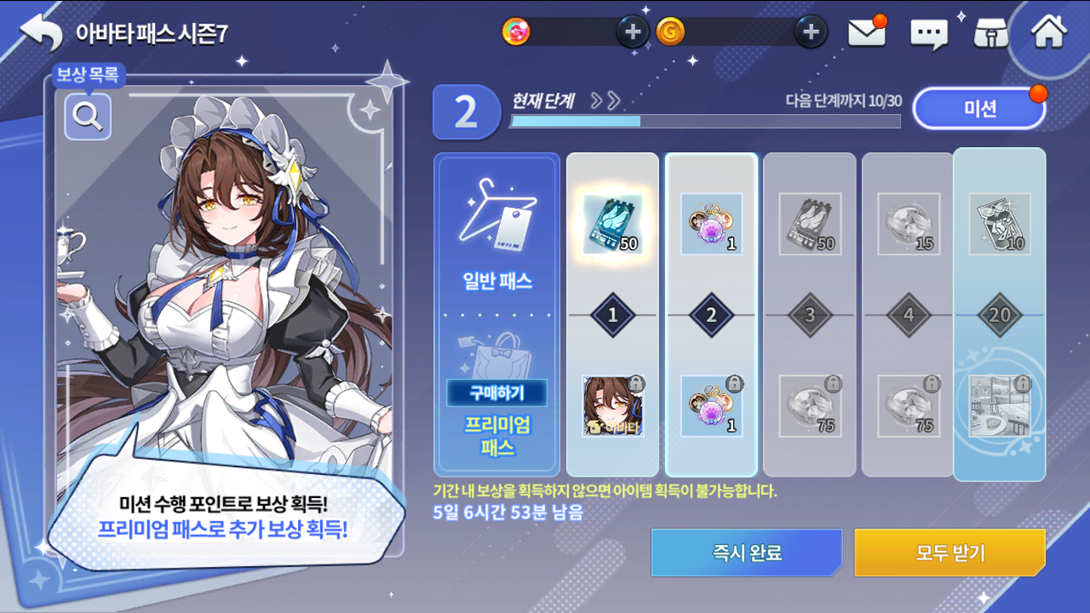Activate the 즉시 완료 instant complete button
Screen dimensions: 1090x613
pos(746,552)
